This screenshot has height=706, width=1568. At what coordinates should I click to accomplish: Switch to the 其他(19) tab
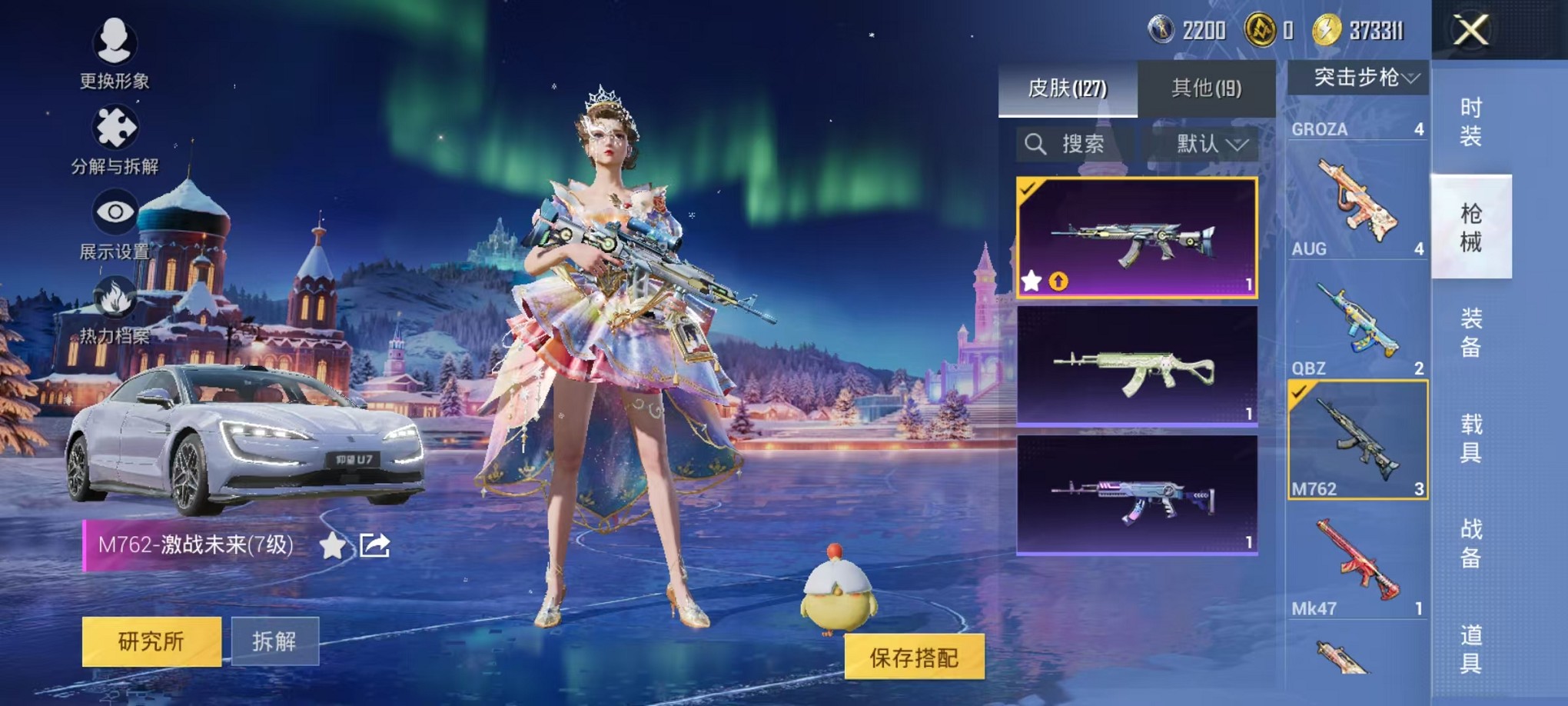[1206, 88]
